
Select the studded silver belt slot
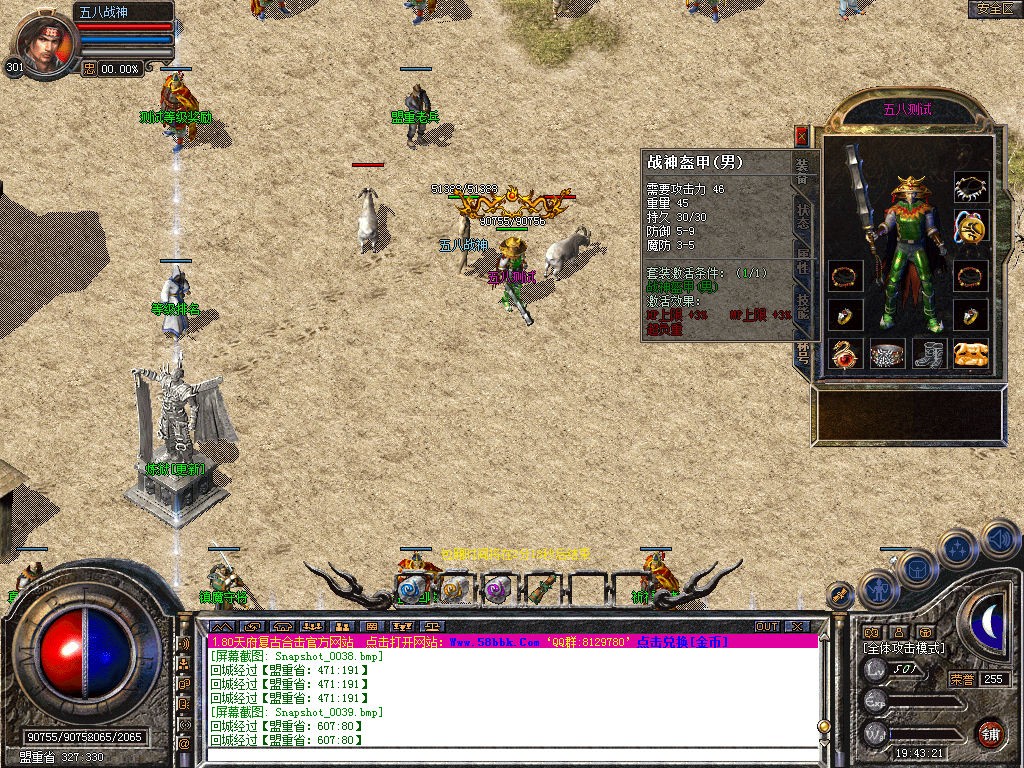point(887,355)
